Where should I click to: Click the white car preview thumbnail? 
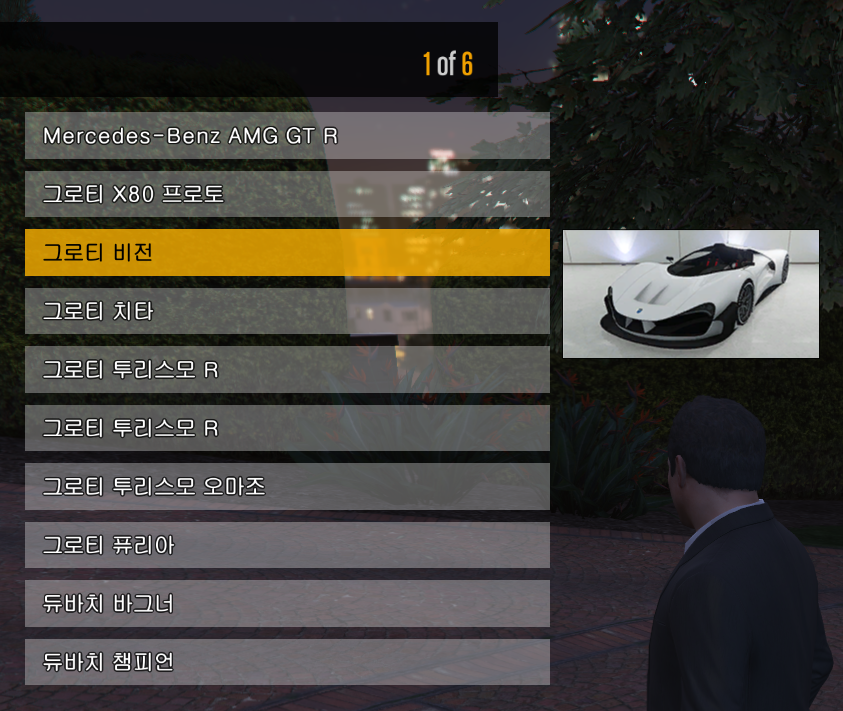690,294
